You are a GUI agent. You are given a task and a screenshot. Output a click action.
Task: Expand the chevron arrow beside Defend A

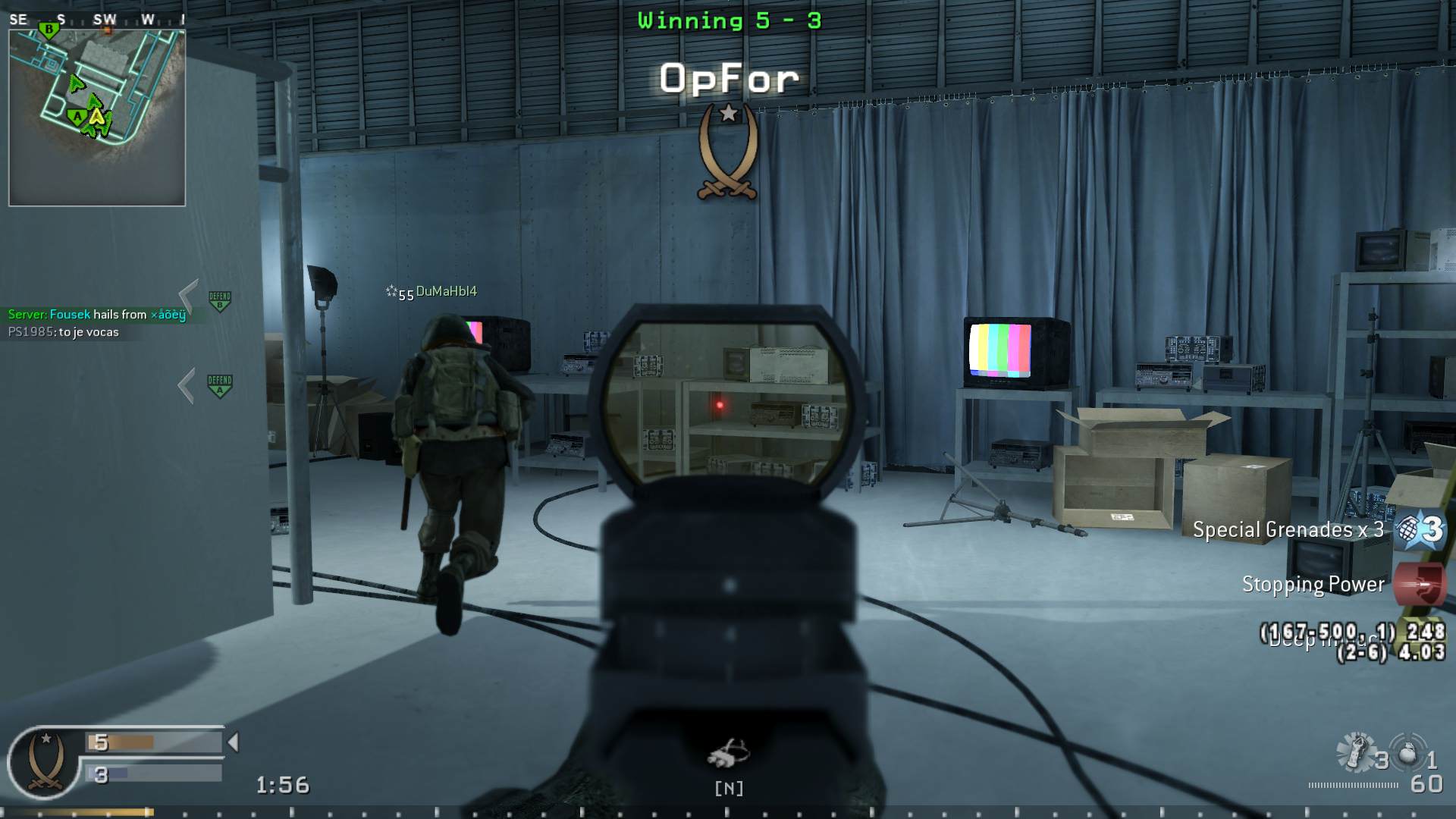(x=187, y=384)
